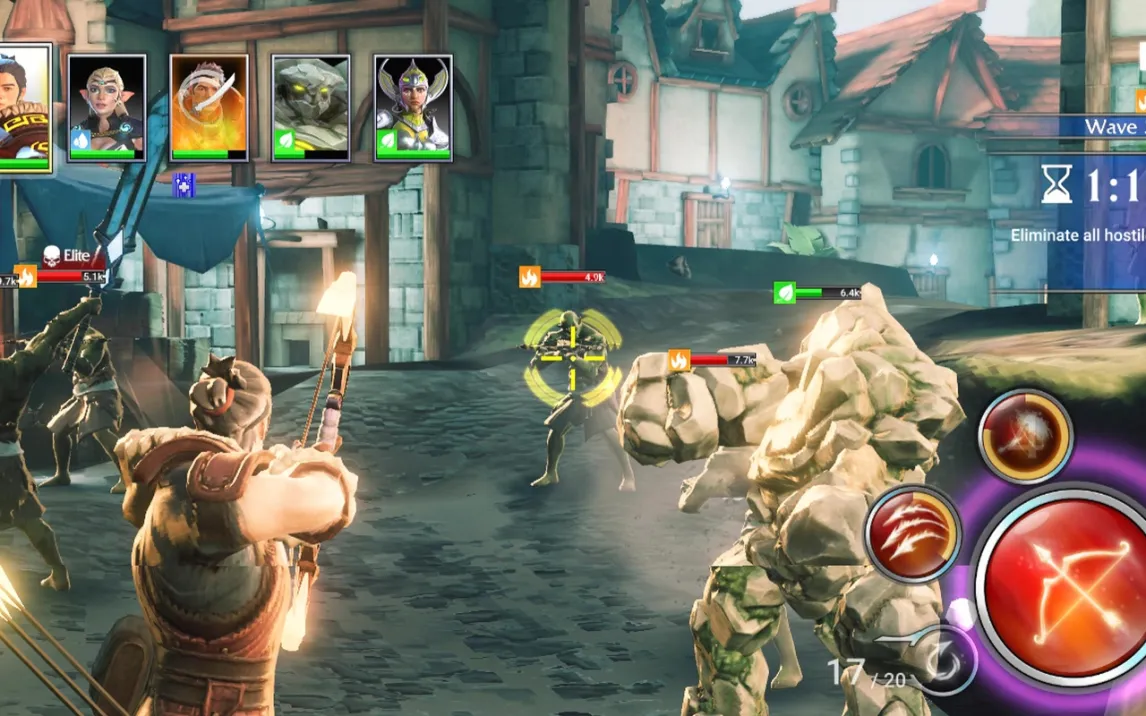Choose the stone golem hero portrait

(x=311, y=107)
